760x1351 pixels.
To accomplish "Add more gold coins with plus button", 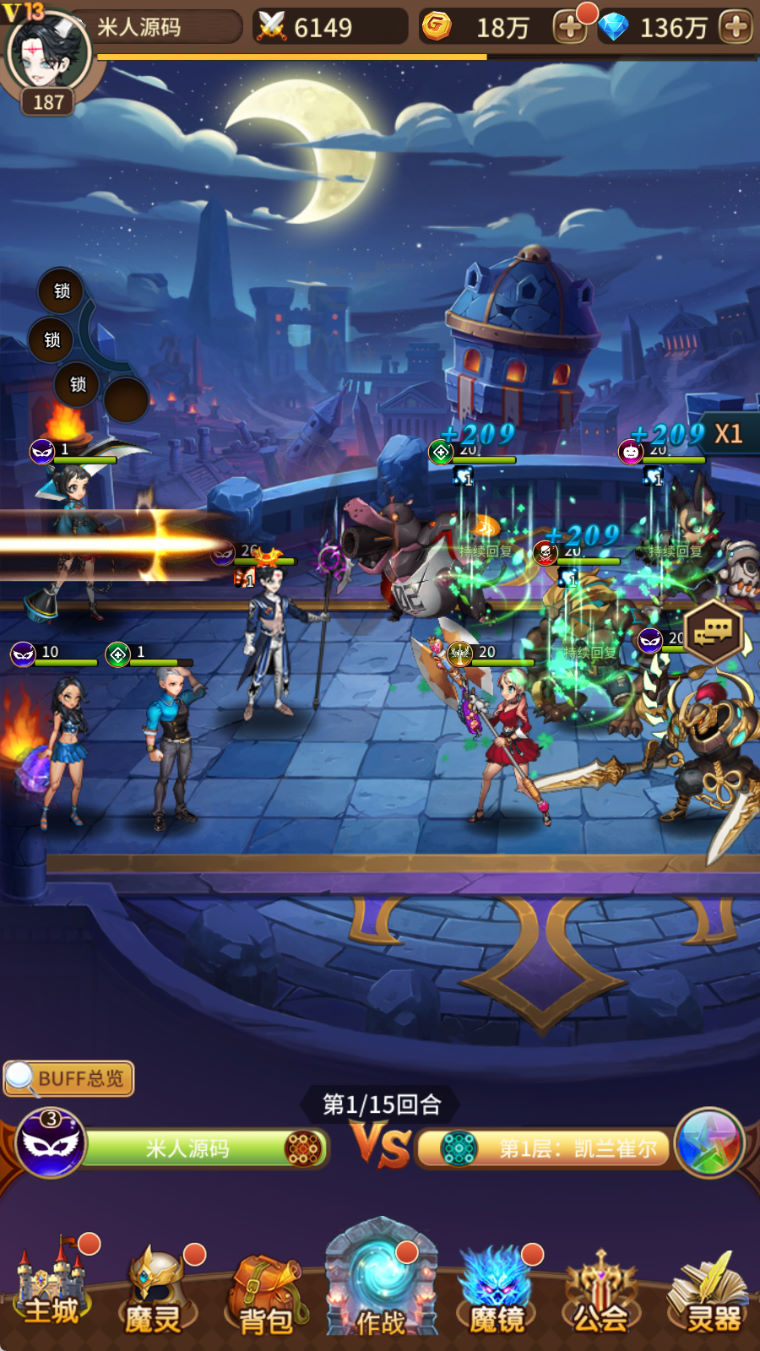I will pos(570,27).
